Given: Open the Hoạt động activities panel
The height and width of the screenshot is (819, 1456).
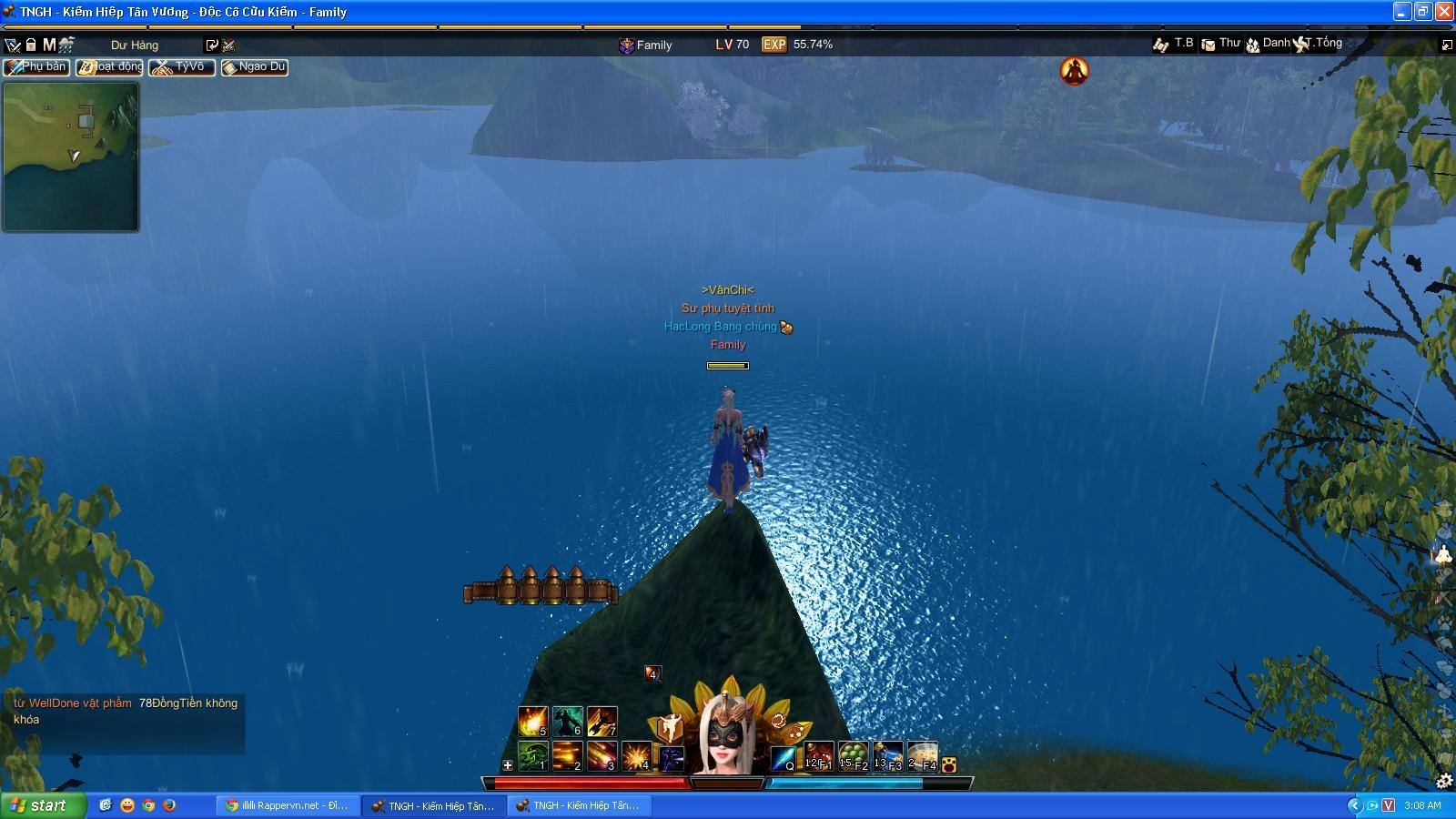Looking at the screenshot, I should point(109,67).
